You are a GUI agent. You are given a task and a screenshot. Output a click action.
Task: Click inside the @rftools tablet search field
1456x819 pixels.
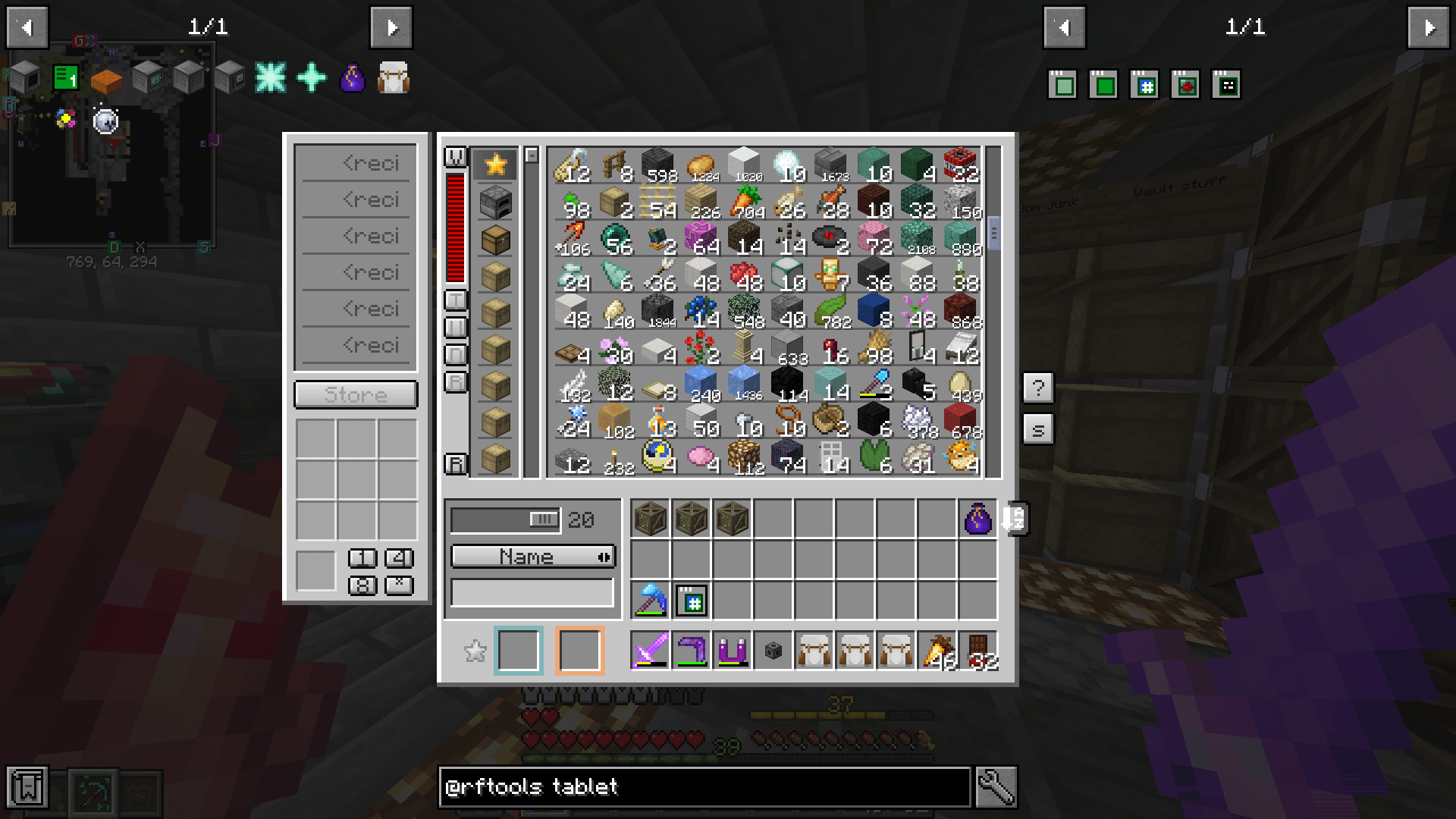(705, 786)
